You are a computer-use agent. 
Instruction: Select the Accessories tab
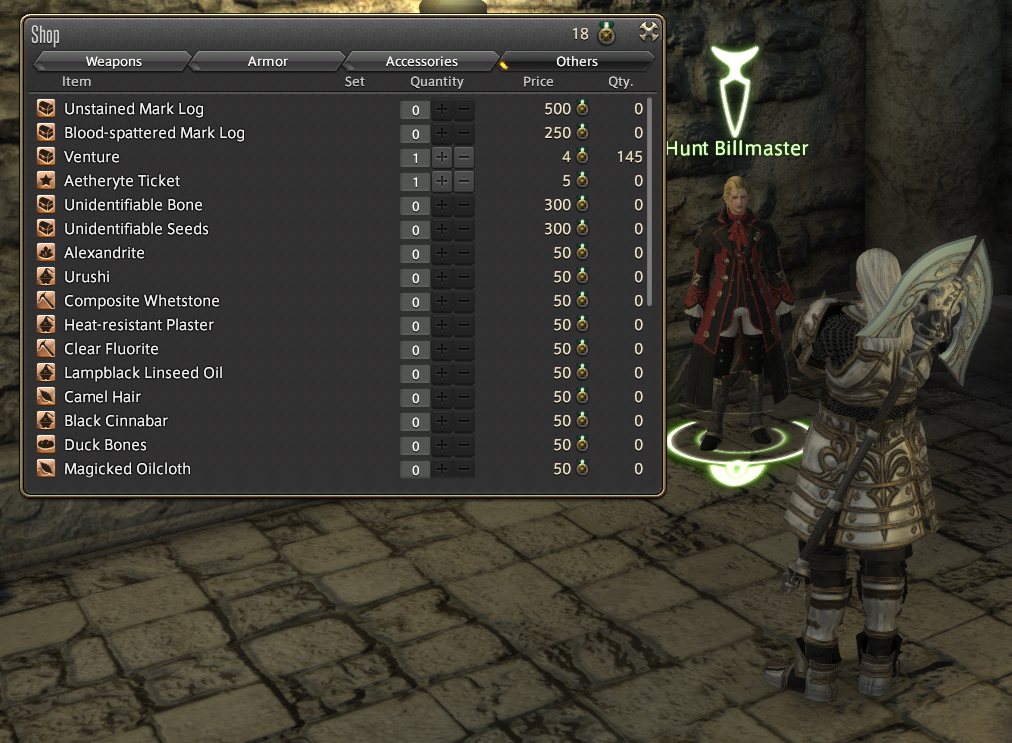pos(421,62)
